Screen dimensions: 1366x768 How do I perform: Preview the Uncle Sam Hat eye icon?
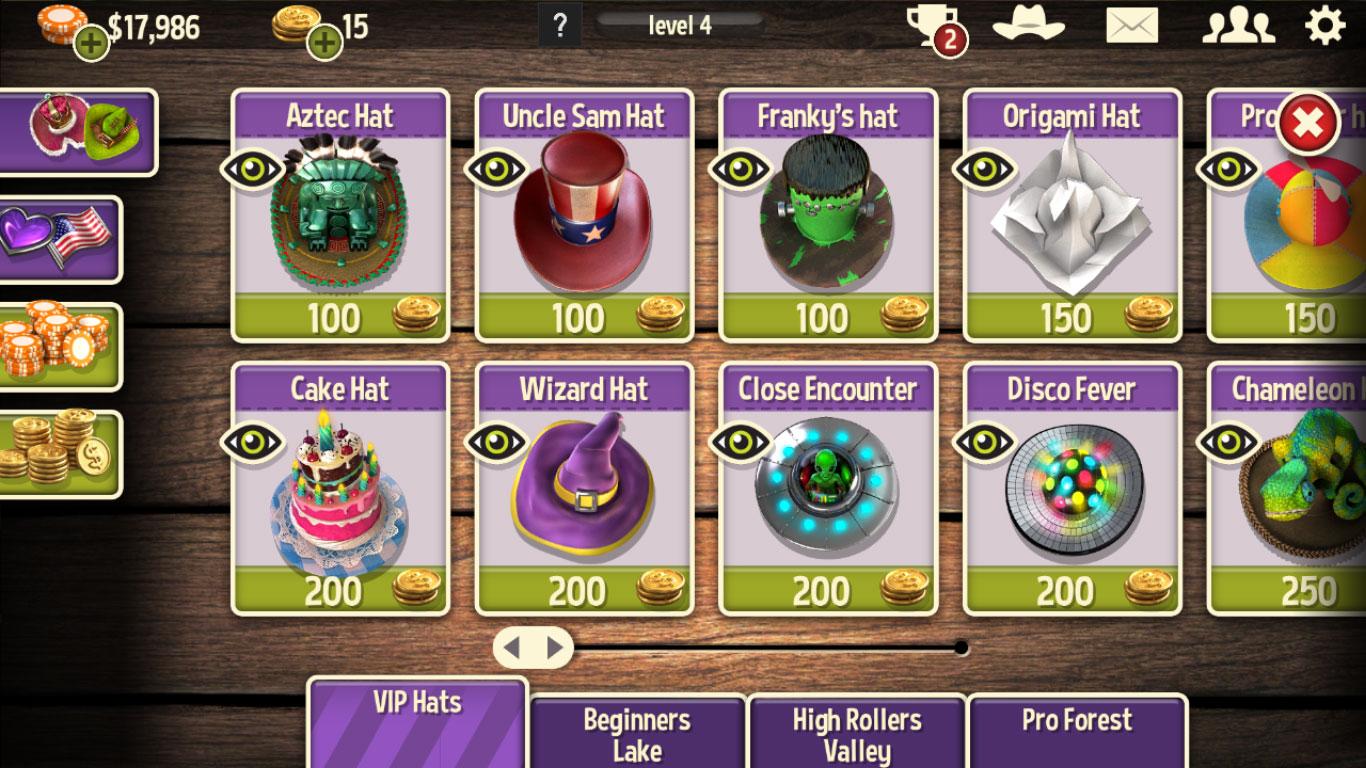click(x=497, y=168)
